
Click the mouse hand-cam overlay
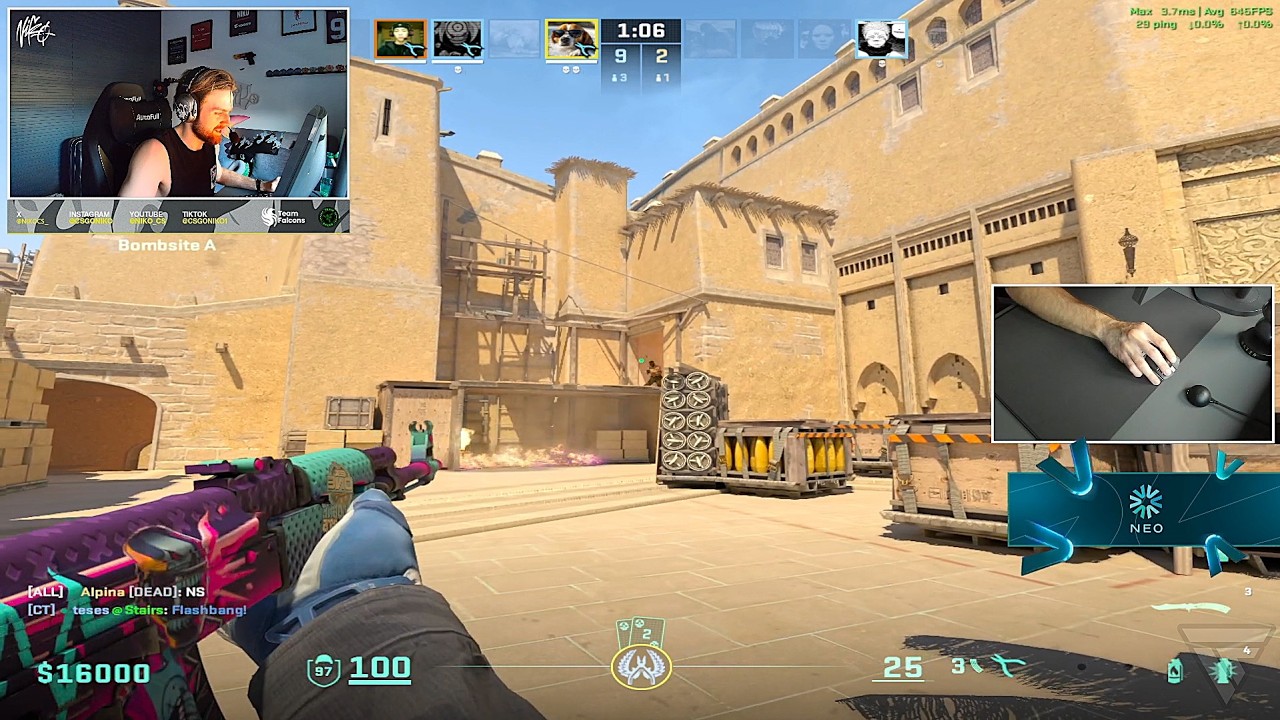click(1132, 363)
